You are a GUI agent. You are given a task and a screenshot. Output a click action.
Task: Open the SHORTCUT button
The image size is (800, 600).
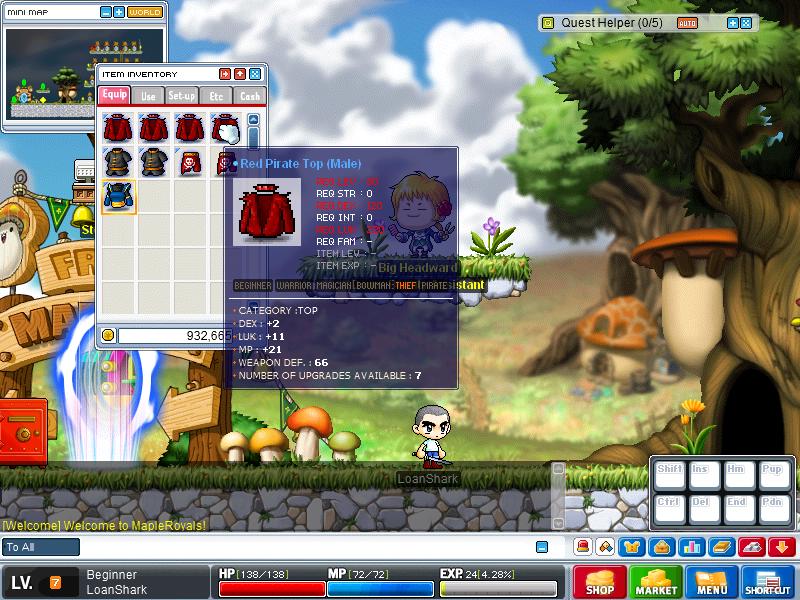tap(768, 581)
